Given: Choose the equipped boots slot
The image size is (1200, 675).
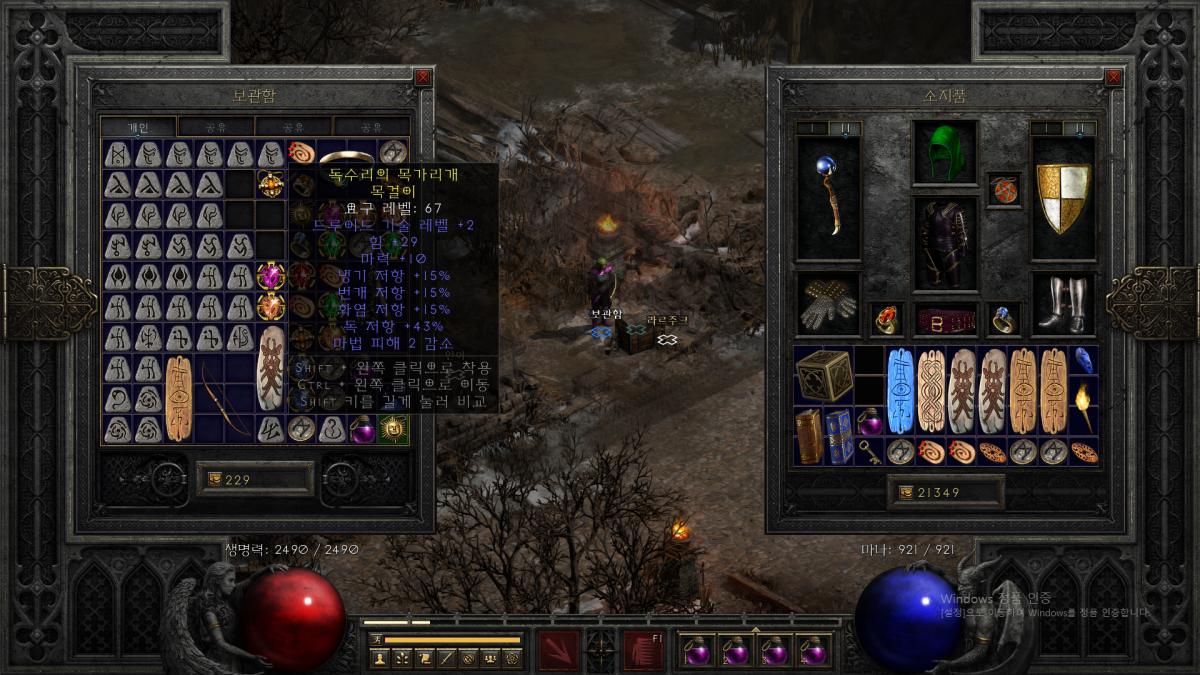Looking at the screenshot, I should click(1063, 305).
